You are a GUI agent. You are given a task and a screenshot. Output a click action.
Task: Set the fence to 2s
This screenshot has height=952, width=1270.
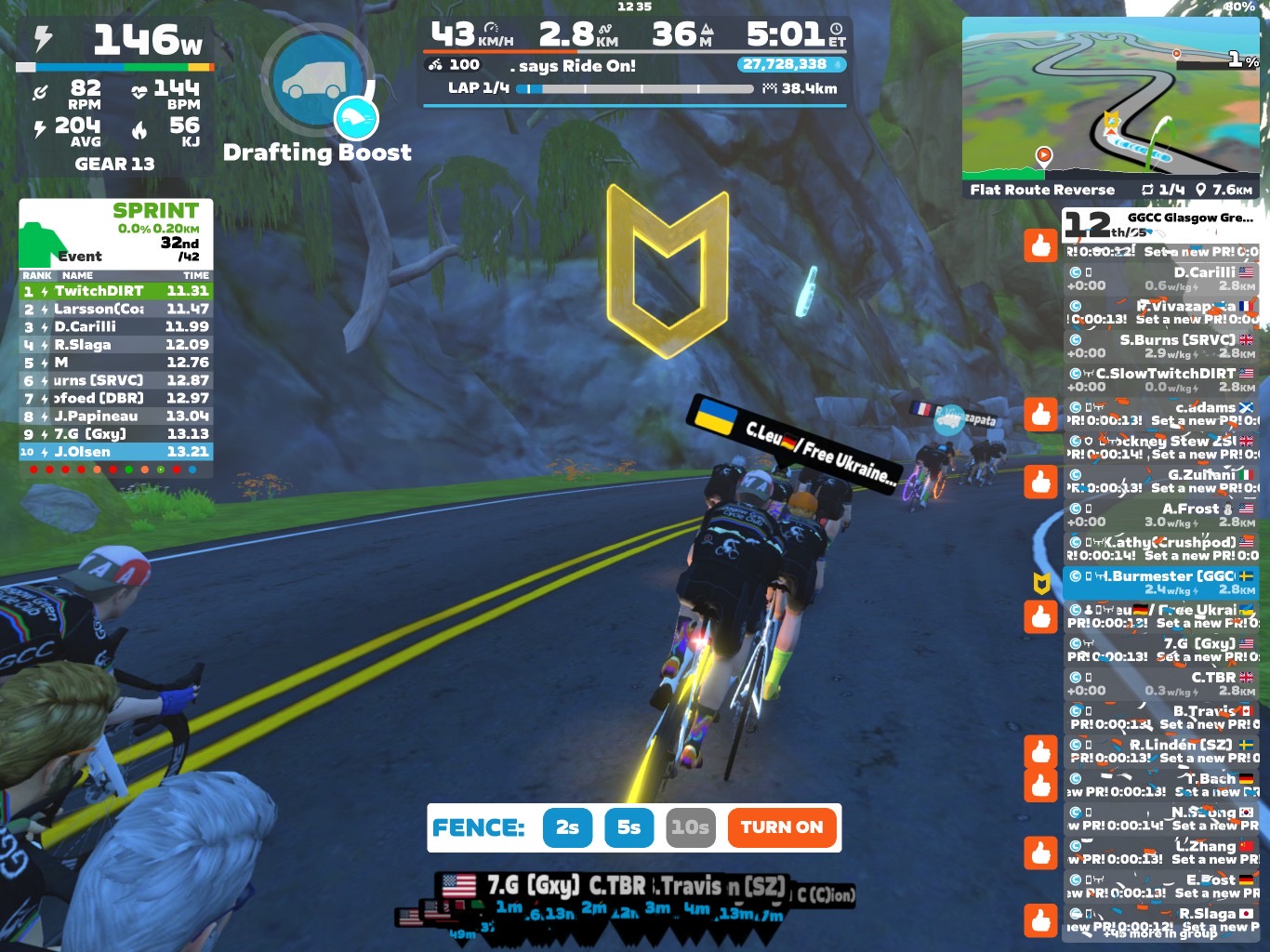[x=567, y=827]
